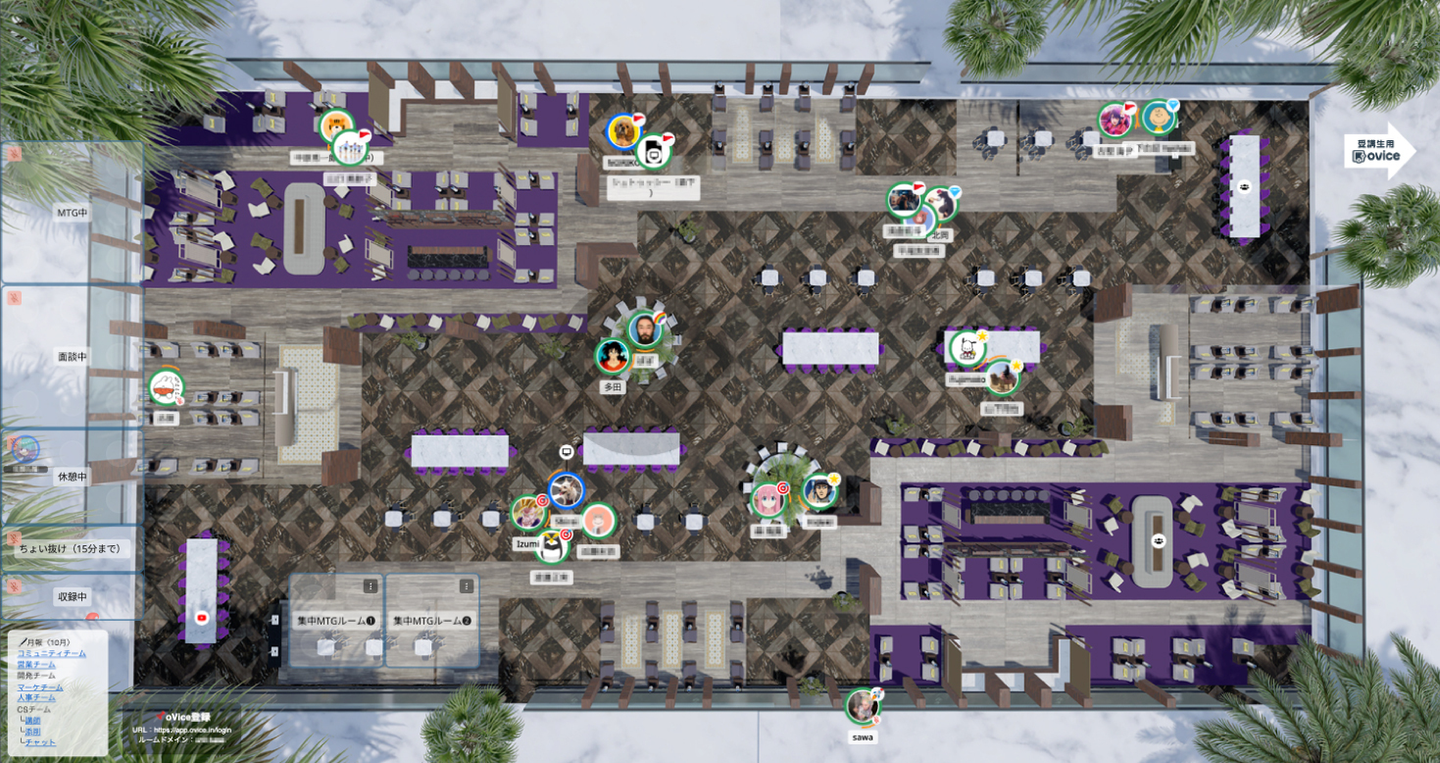Image resolution: width=1440 pixels, height=763 pixels.
Task: Open the 営業チーム monthly report link
Action: (37, 664)
